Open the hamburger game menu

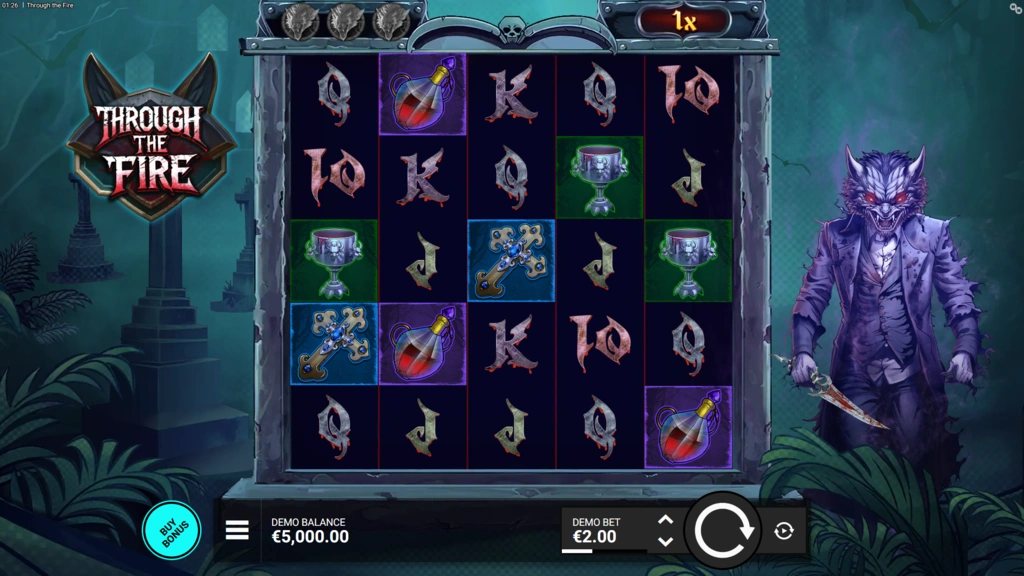click(x=237, y=530)
